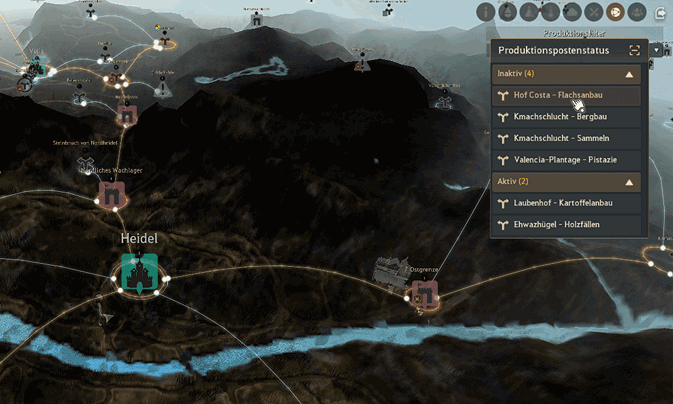Open the dropdown arrow beside the status panel
673x404 pixels.
point(656,50)
